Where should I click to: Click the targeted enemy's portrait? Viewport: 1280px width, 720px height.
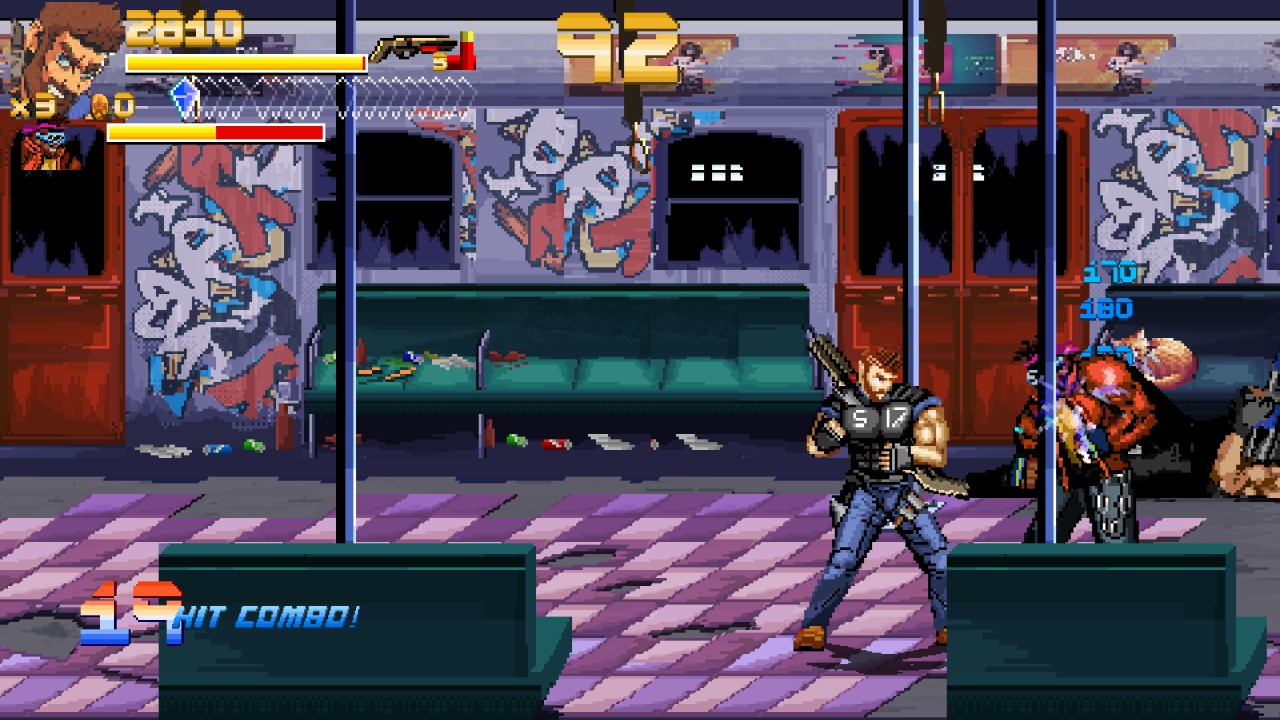(x=52, y=148)
